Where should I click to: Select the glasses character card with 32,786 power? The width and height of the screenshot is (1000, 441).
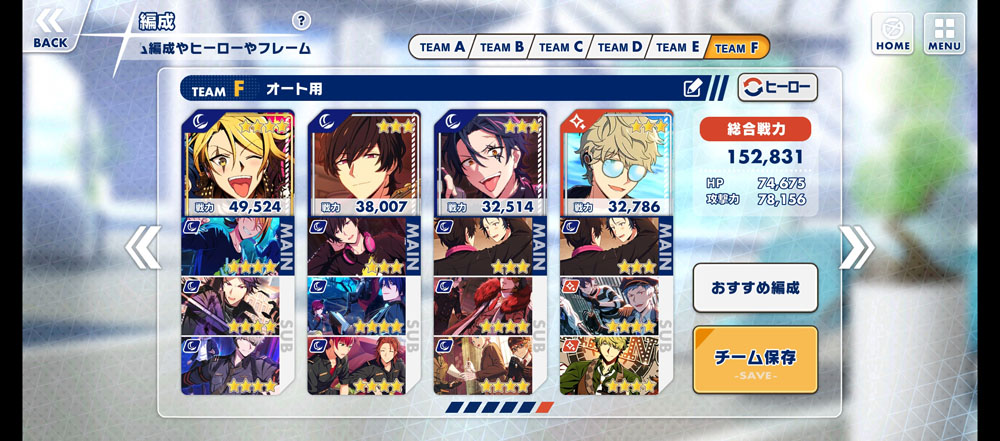coord(616,162)
